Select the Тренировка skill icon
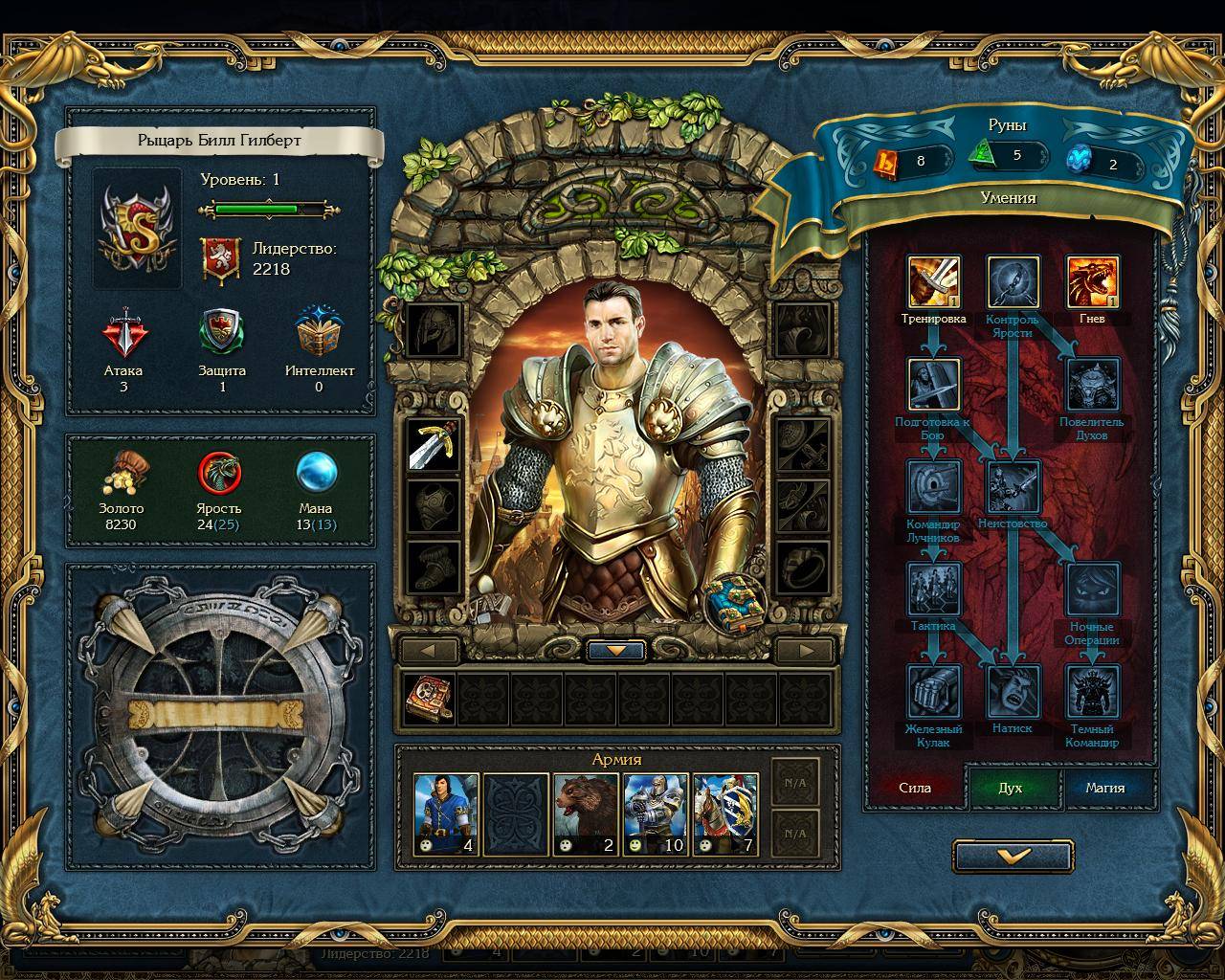This screenshot has height=980, width=1225. tap(933, 282)
